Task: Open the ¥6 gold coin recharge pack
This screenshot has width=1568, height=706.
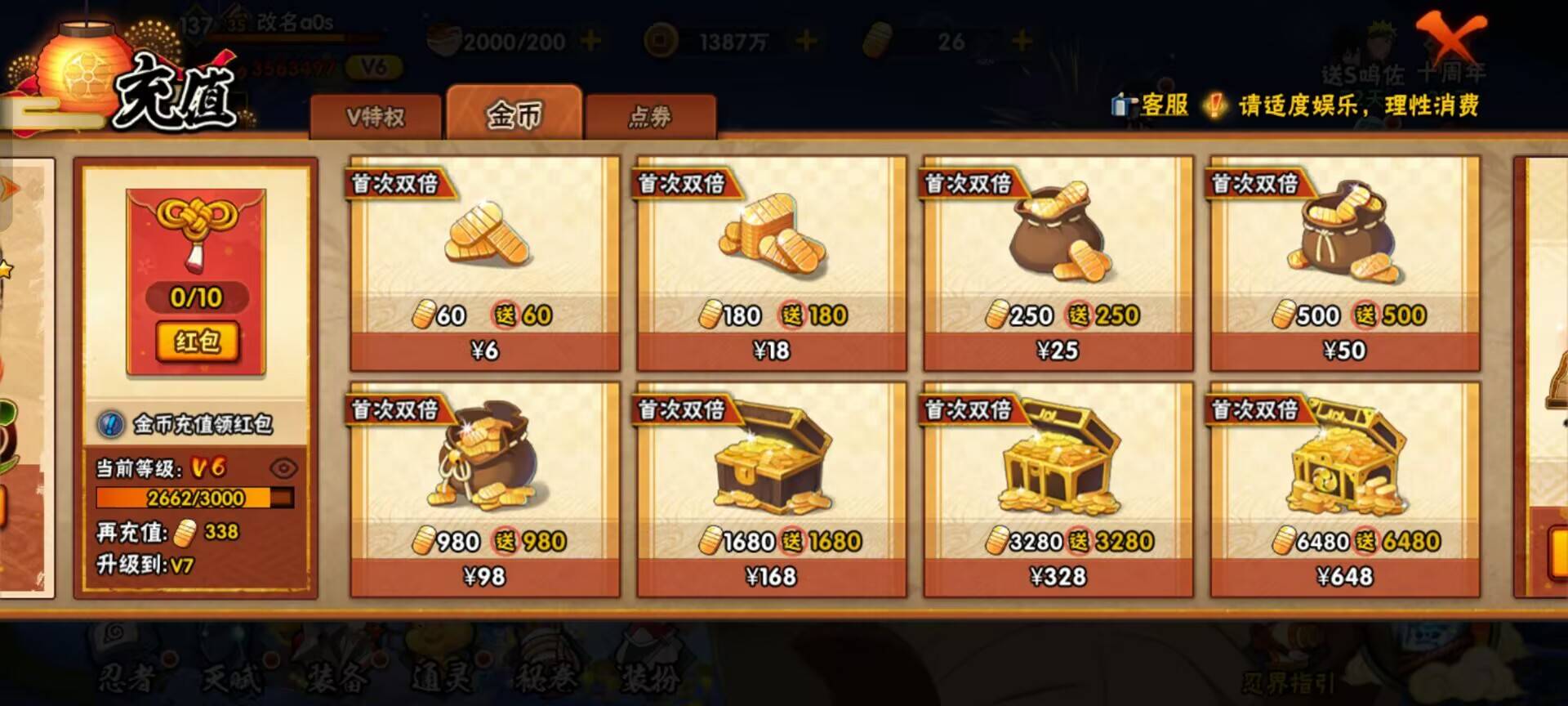Action: tap(483, 261)
